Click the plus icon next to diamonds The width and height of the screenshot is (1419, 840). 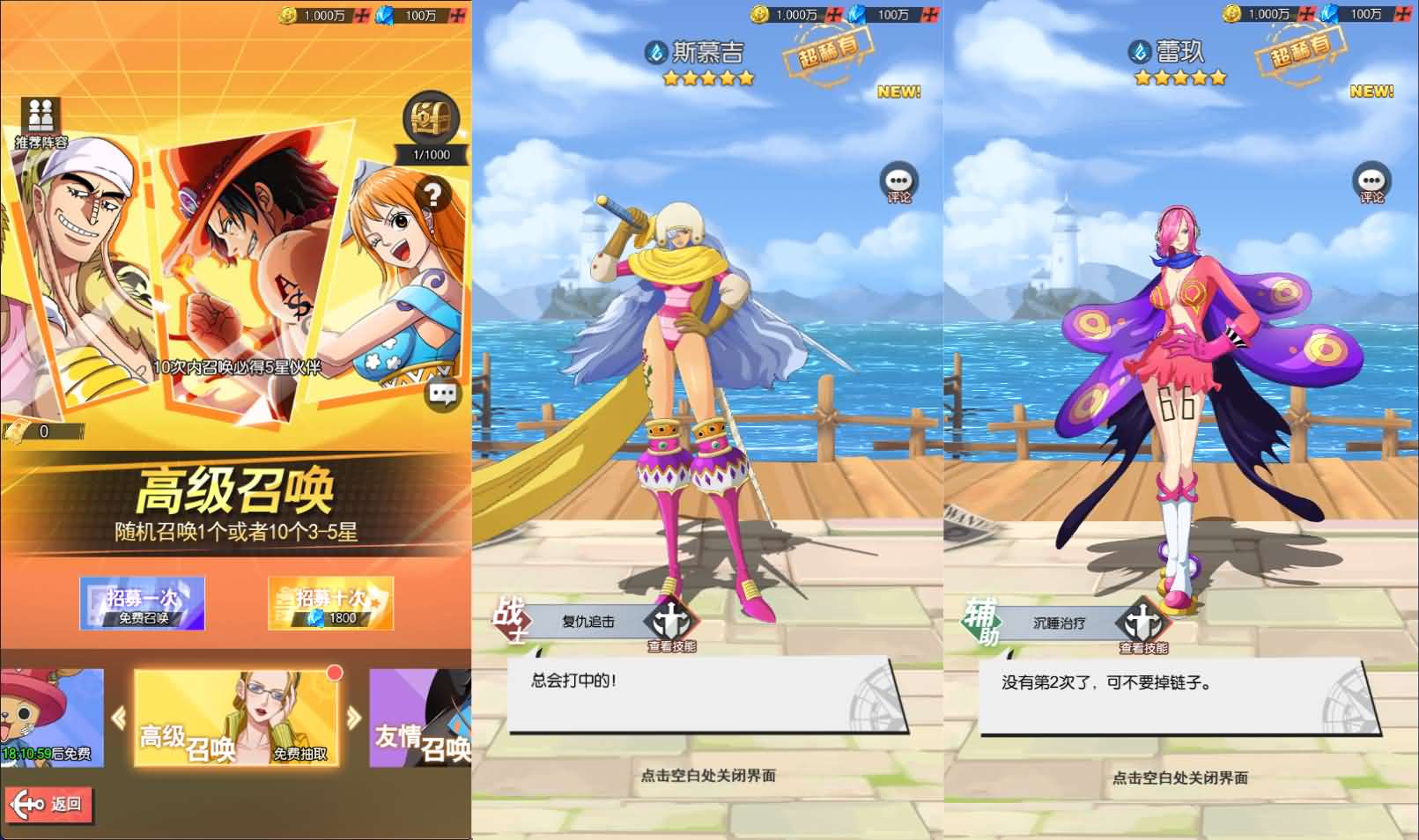[x=455, y=15]
